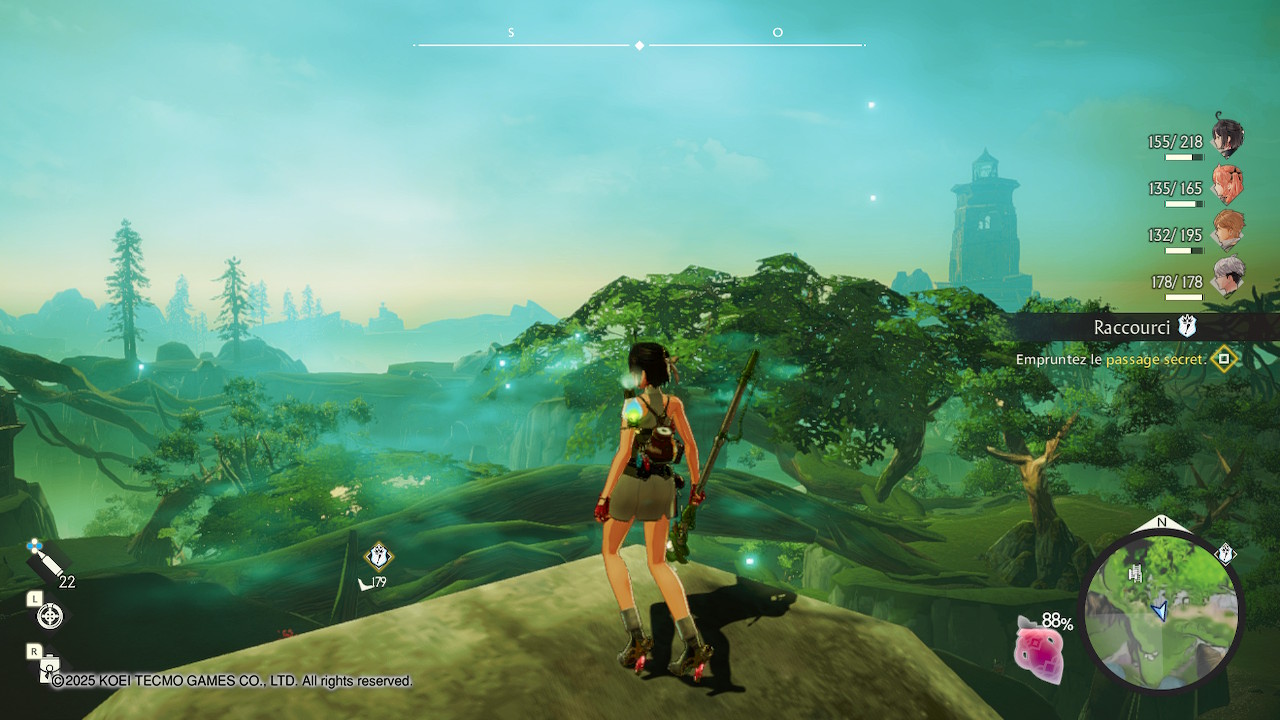Click the quest waypoint marker showing 179
Image resolution: width=1280 pixels, height=720 pixels.
[x=378, y=556]
